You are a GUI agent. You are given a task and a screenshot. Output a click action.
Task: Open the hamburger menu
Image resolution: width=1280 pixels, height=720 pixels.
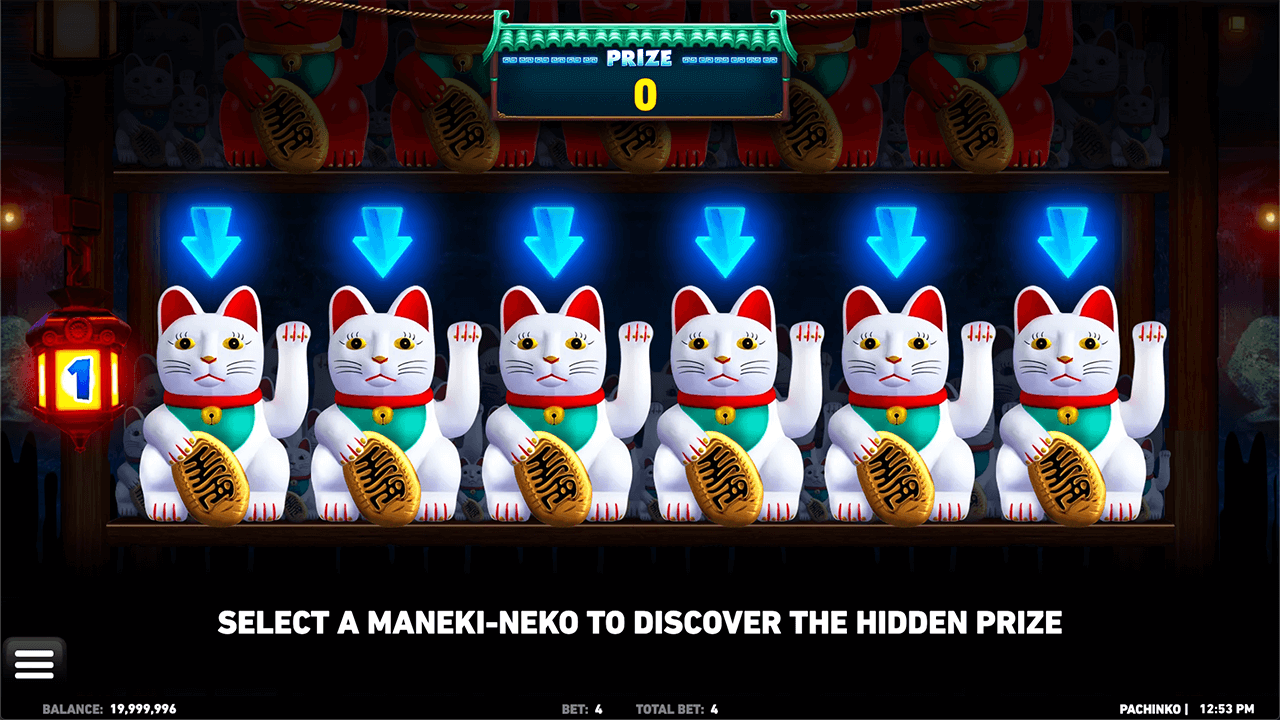[36, 661]
